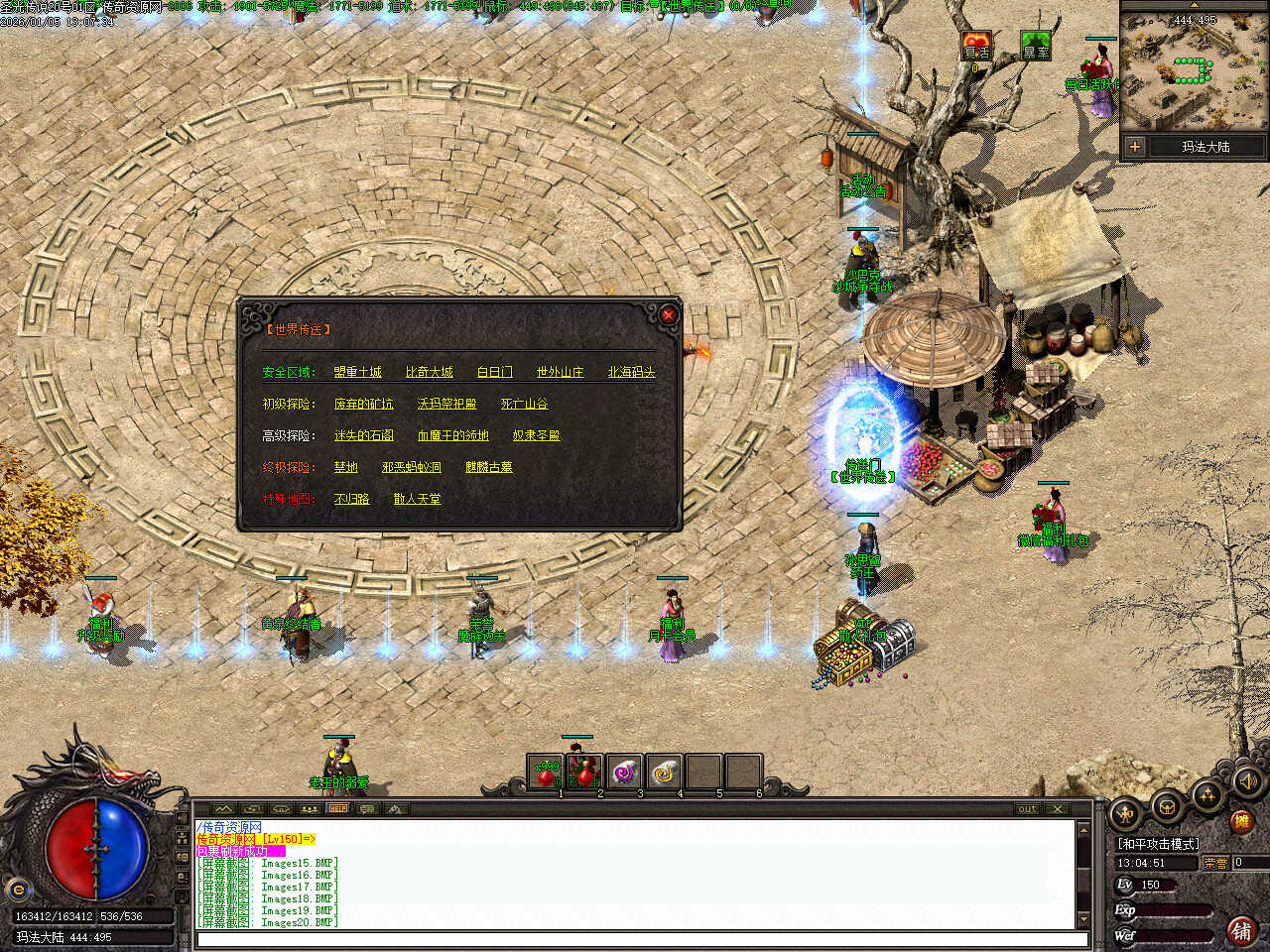
Task: Use the red potion in hotbar slot 1
Action: 546,773
